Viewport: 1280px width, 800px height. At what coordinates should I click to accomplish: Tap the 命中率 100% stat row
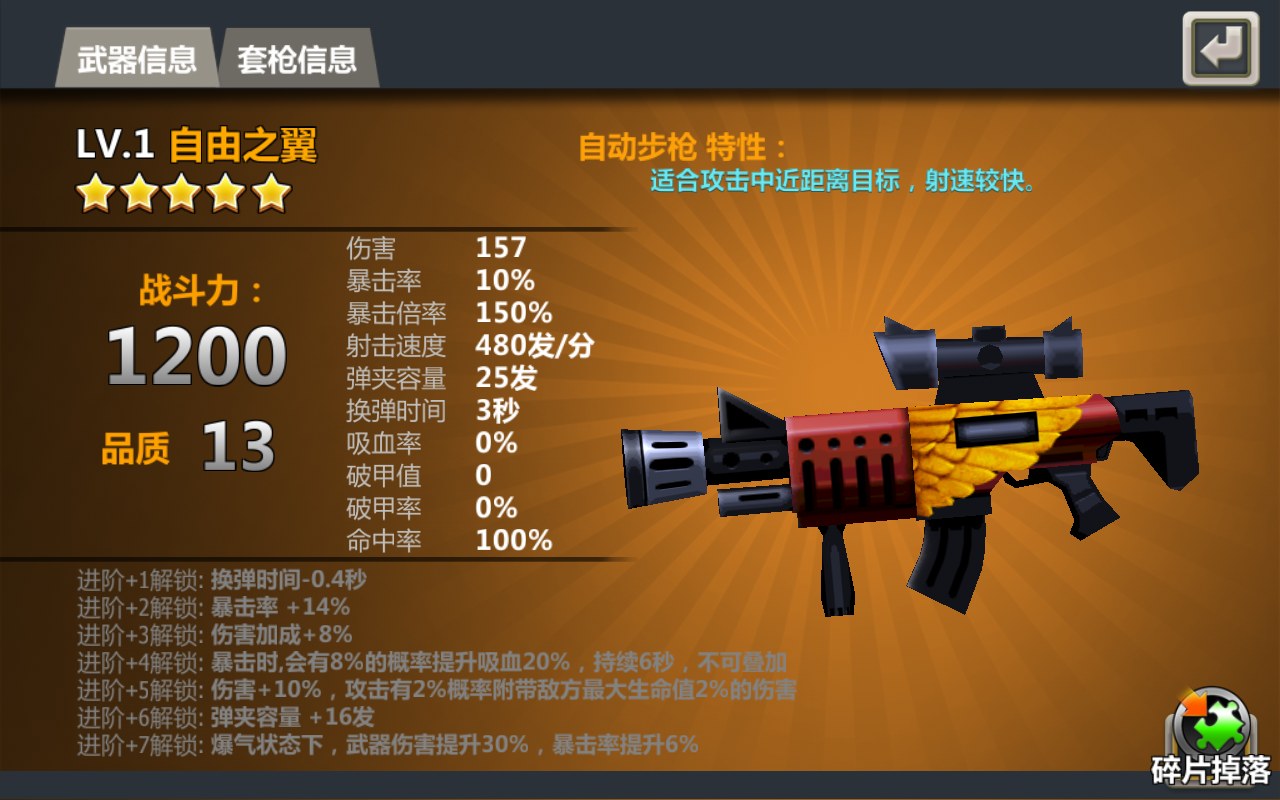[450, 540]
